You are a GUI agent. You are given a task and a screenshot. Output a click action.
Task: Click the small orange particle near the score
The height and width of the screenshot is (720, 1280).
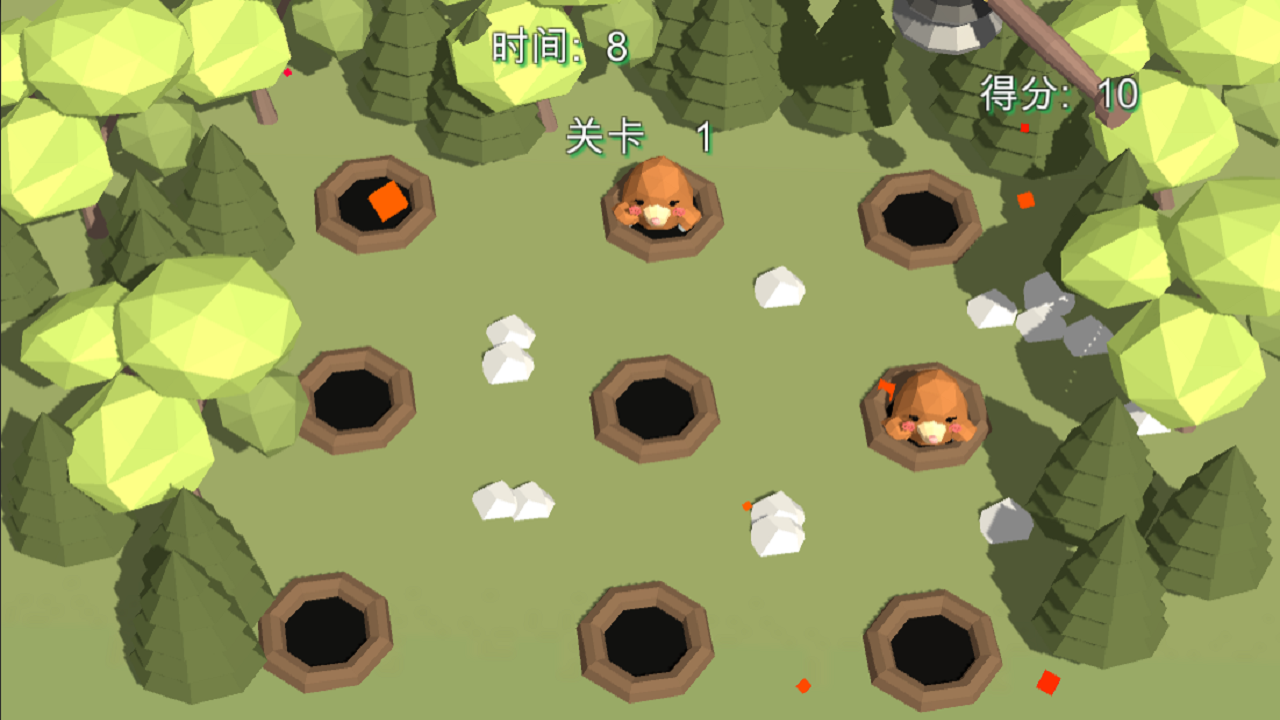[x=1024, y=128]
